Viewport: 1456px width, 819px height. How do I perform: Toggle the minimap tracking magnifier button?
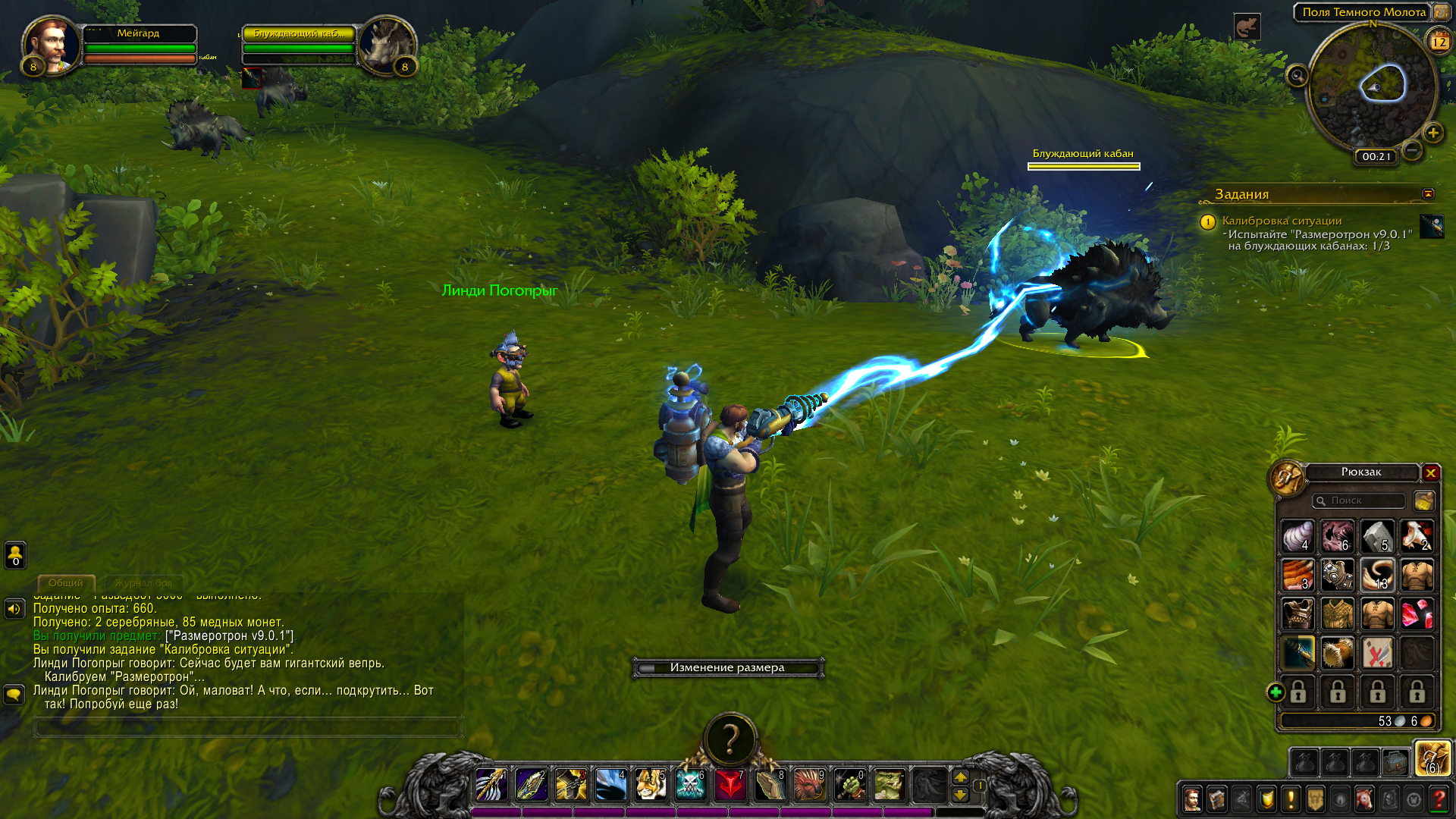click(1297, 76)
